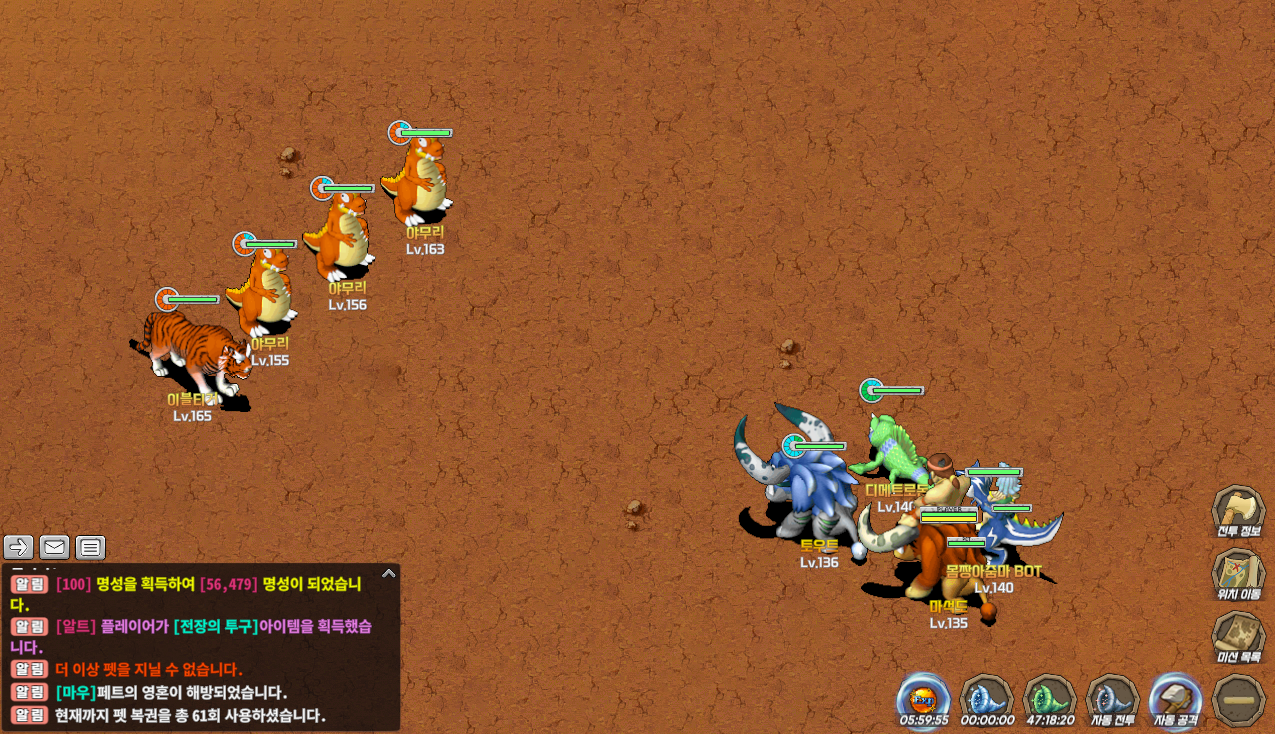Open the mail envelope button
Image resolution: width=1275 pixels, height=734 pixels.
[54, 547]
